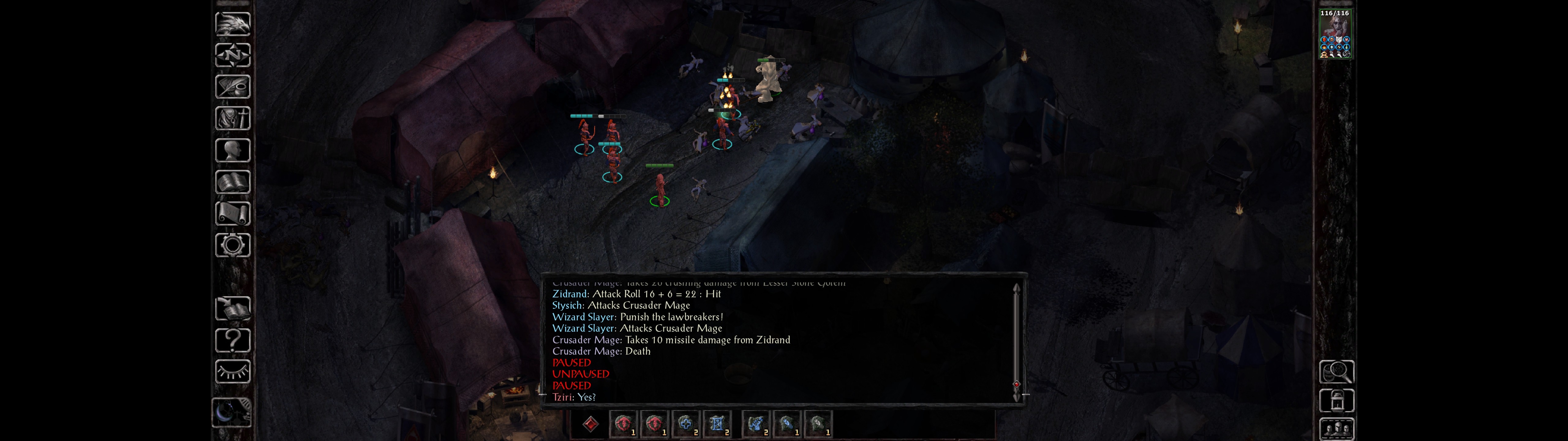Click the dragon emblem at the sidebar top
This screenshot has width=1568, height=441.
coord(232,24)
